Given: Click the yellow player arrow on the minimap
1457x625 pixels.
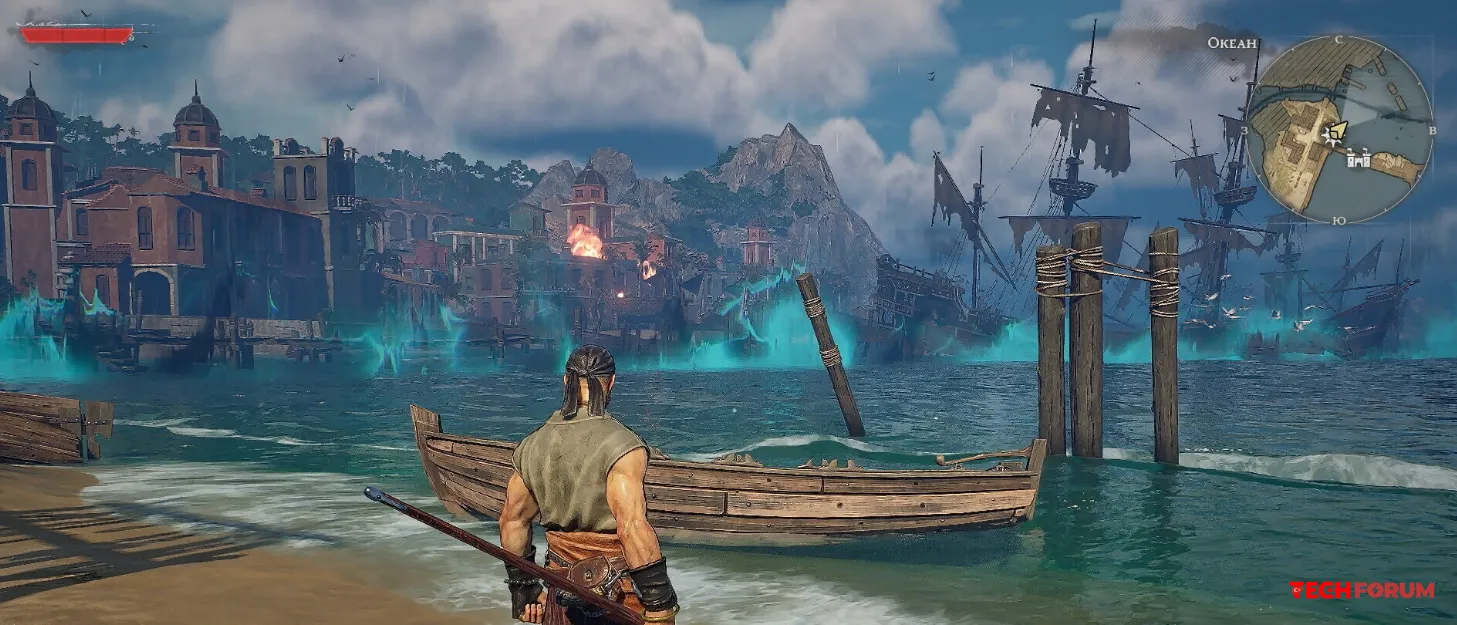Looking at the screenshot, I should [x=1337, y=130].
